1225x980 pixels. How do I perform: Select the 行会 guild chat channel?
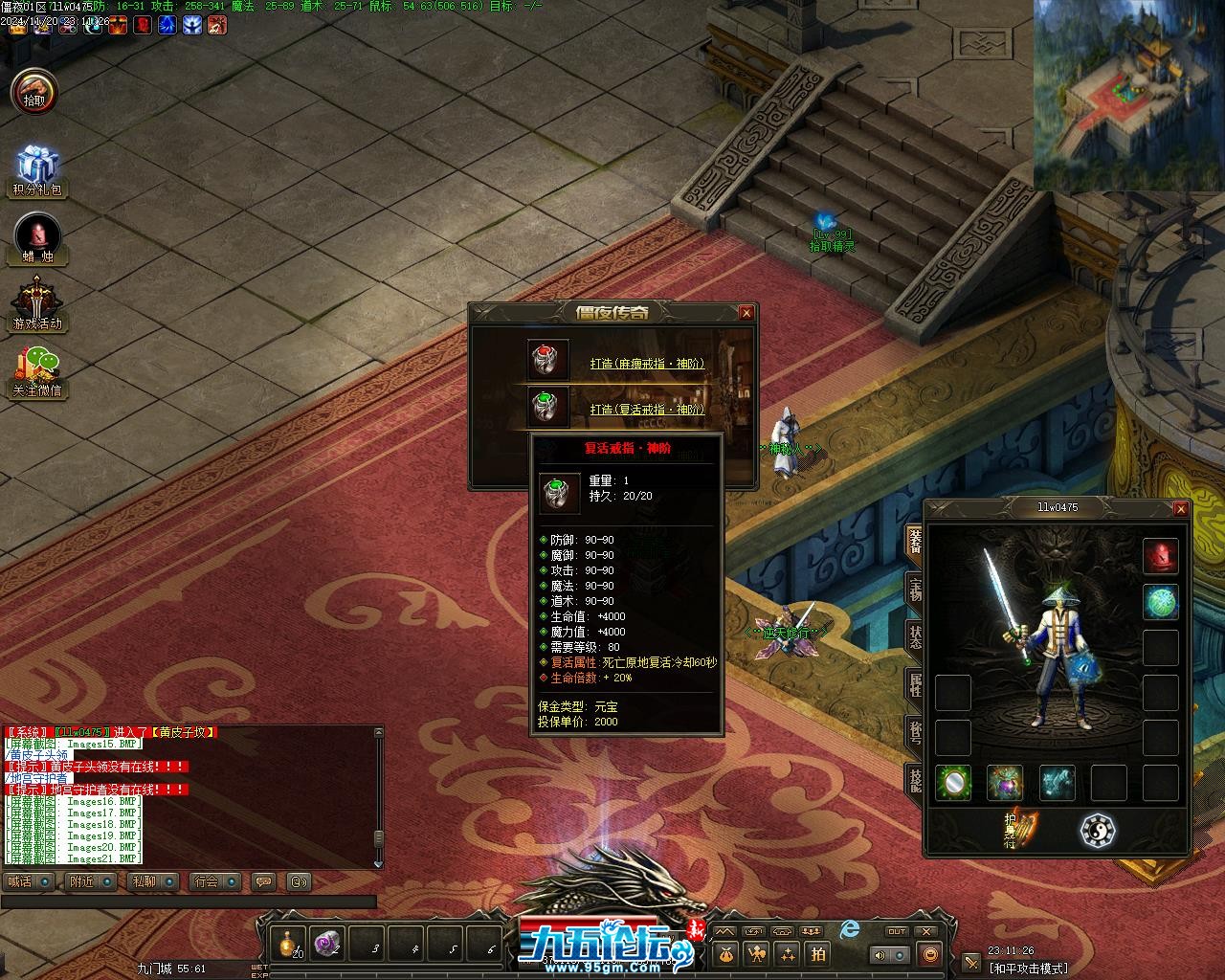click(x=212, y=881)
